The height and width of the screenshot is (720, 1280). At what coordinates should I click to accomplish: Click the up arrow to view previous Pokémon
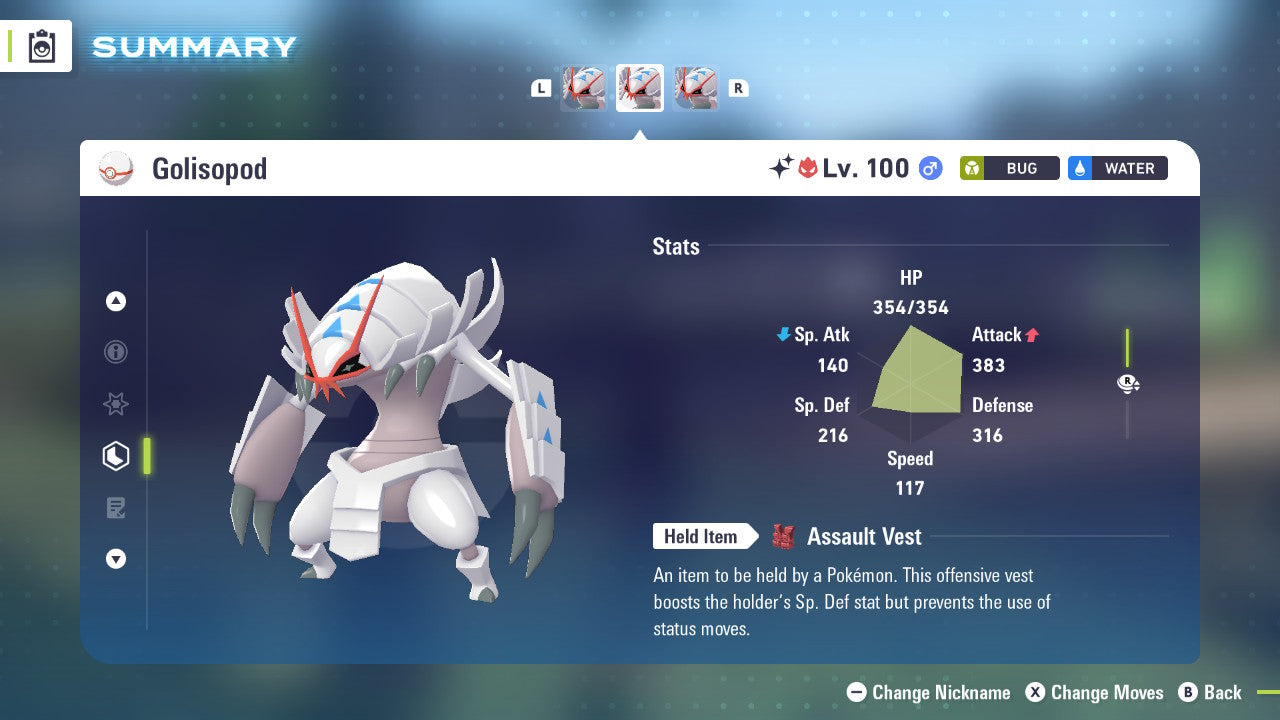point(116,301)
